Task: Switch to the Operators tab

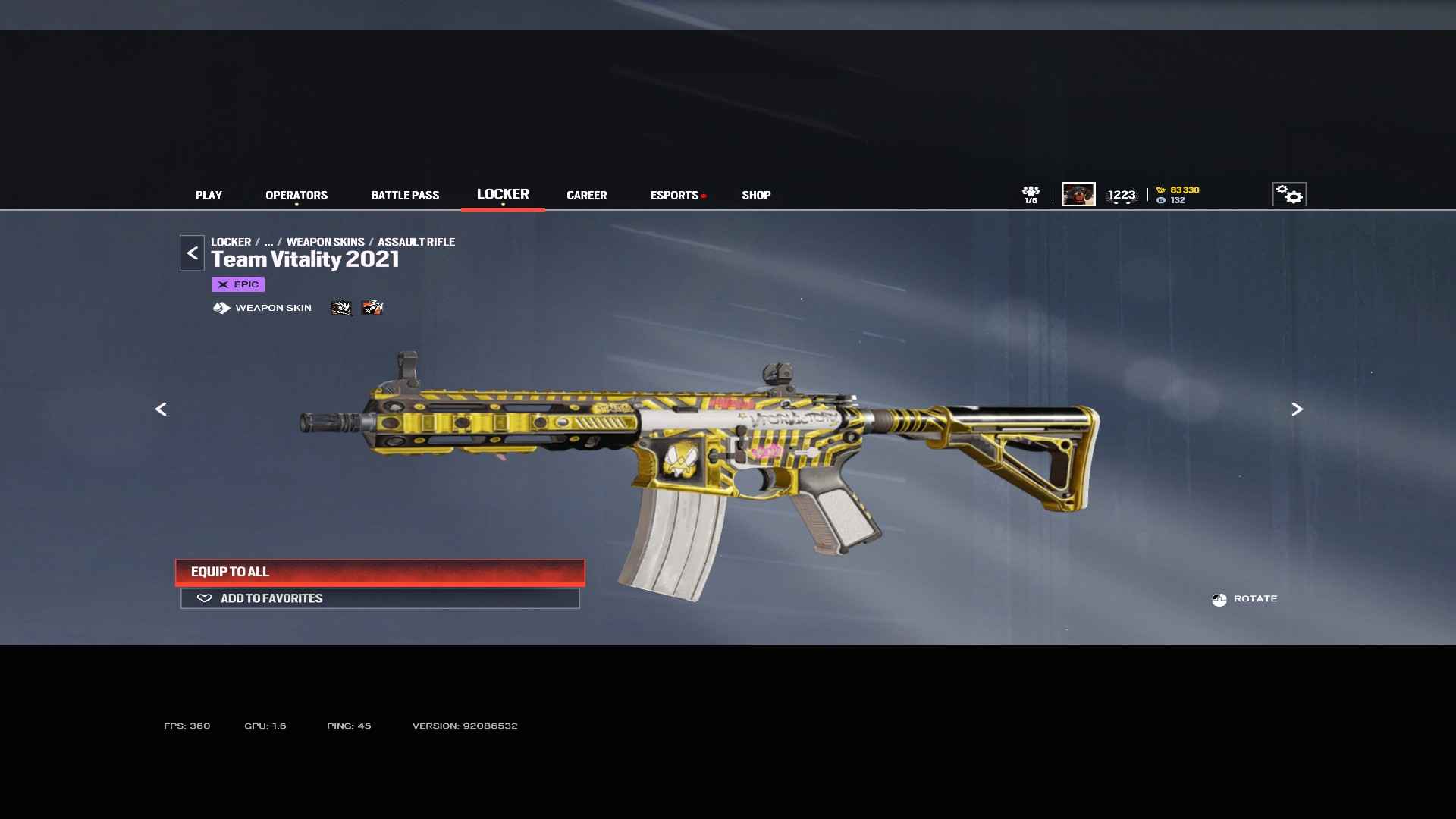Action: click(x=297, y=195)
